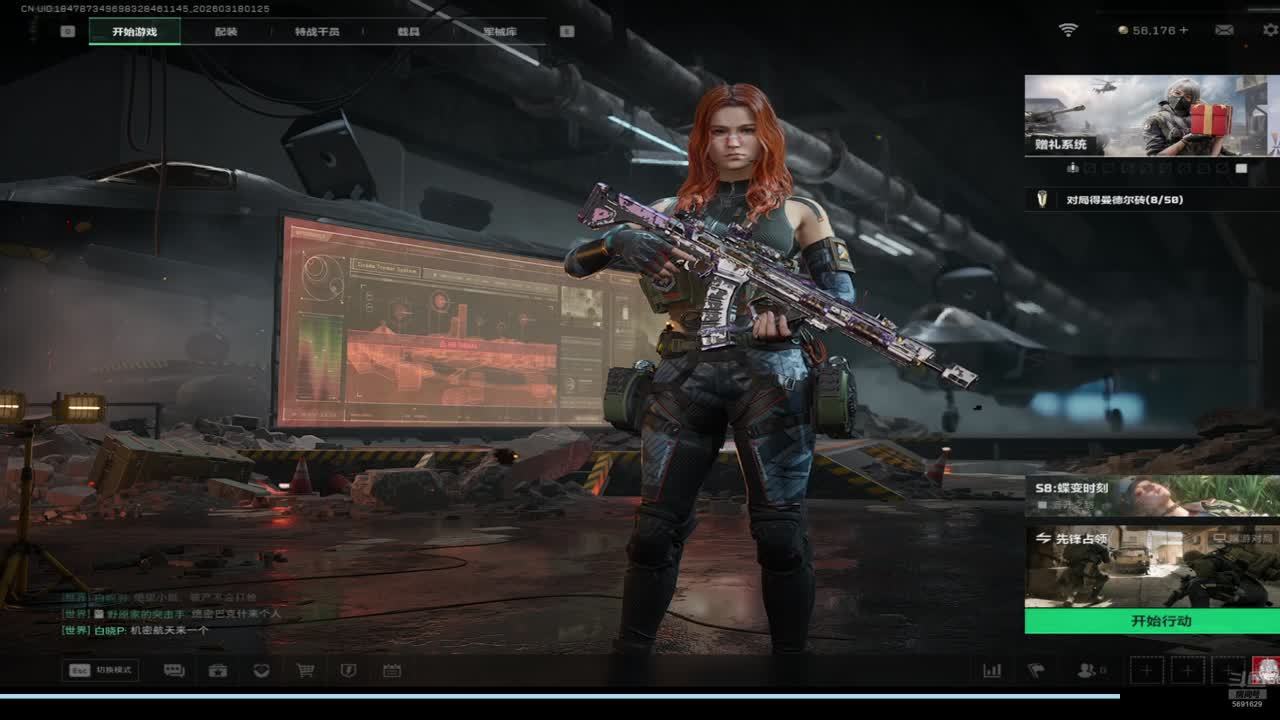Open the chat speech bubble icon
Image resolution: width=1280 pixels, height=720 pixels.
tap(174, 671)
